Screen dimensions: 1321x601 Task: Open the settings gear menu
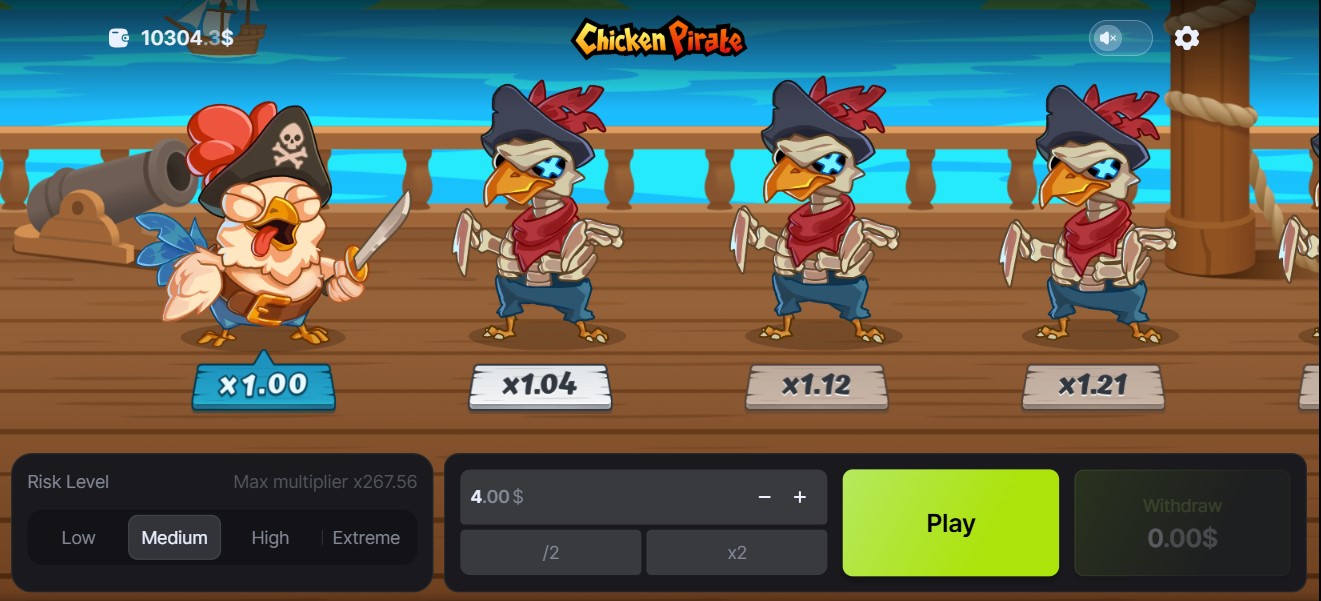(x=1187, y=38)
